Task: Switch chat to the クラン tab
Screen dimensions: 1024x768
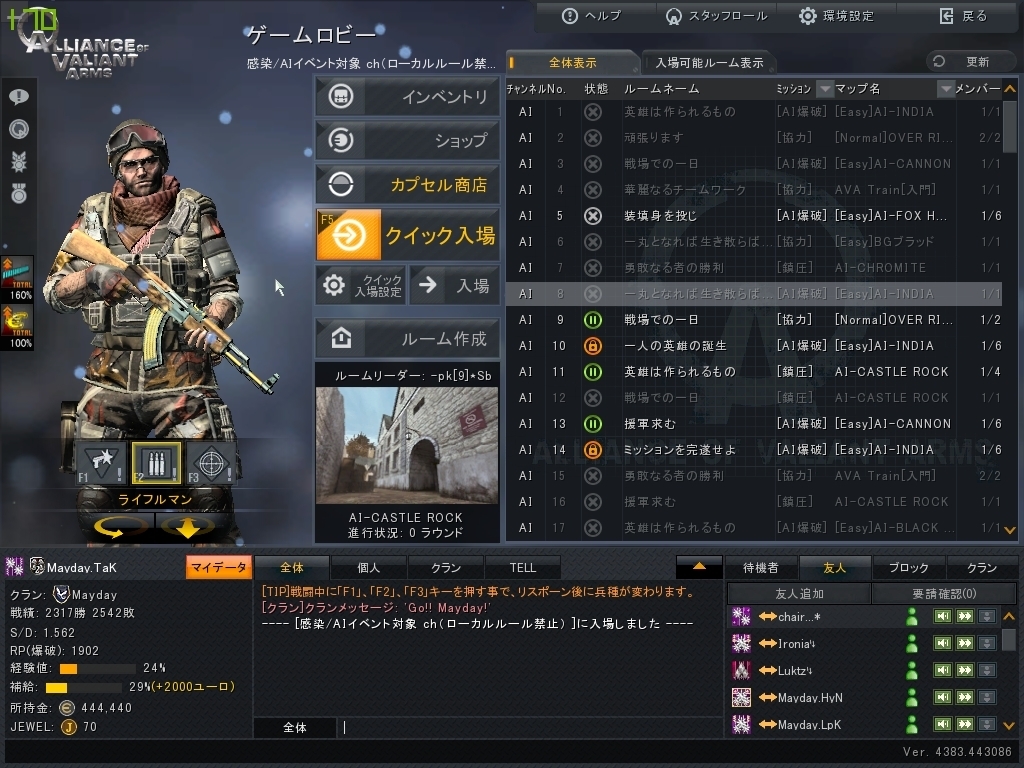Action: [446, 568]
